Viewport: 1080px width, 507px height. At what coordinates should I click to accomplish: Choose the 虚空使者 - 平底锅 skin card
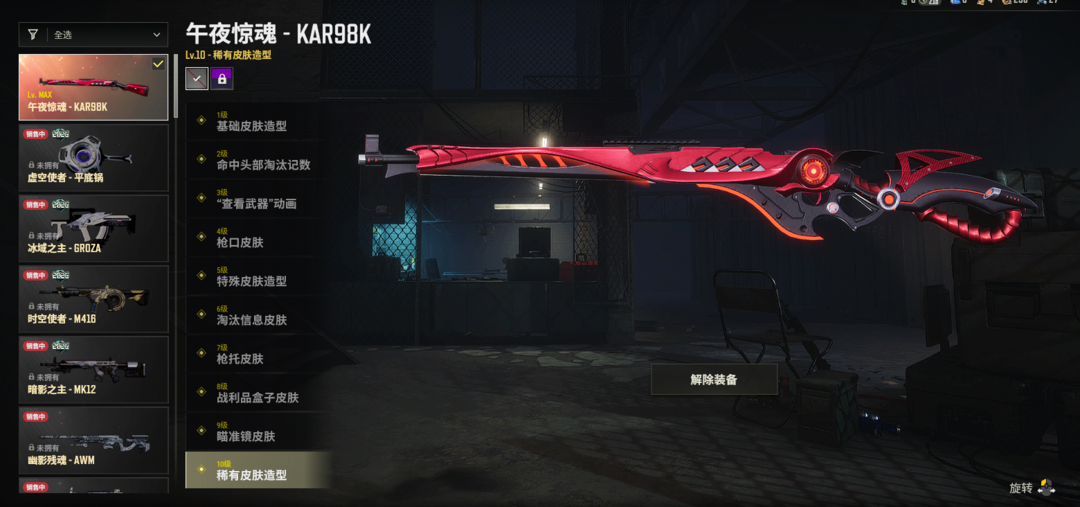(x=94, y=158)
